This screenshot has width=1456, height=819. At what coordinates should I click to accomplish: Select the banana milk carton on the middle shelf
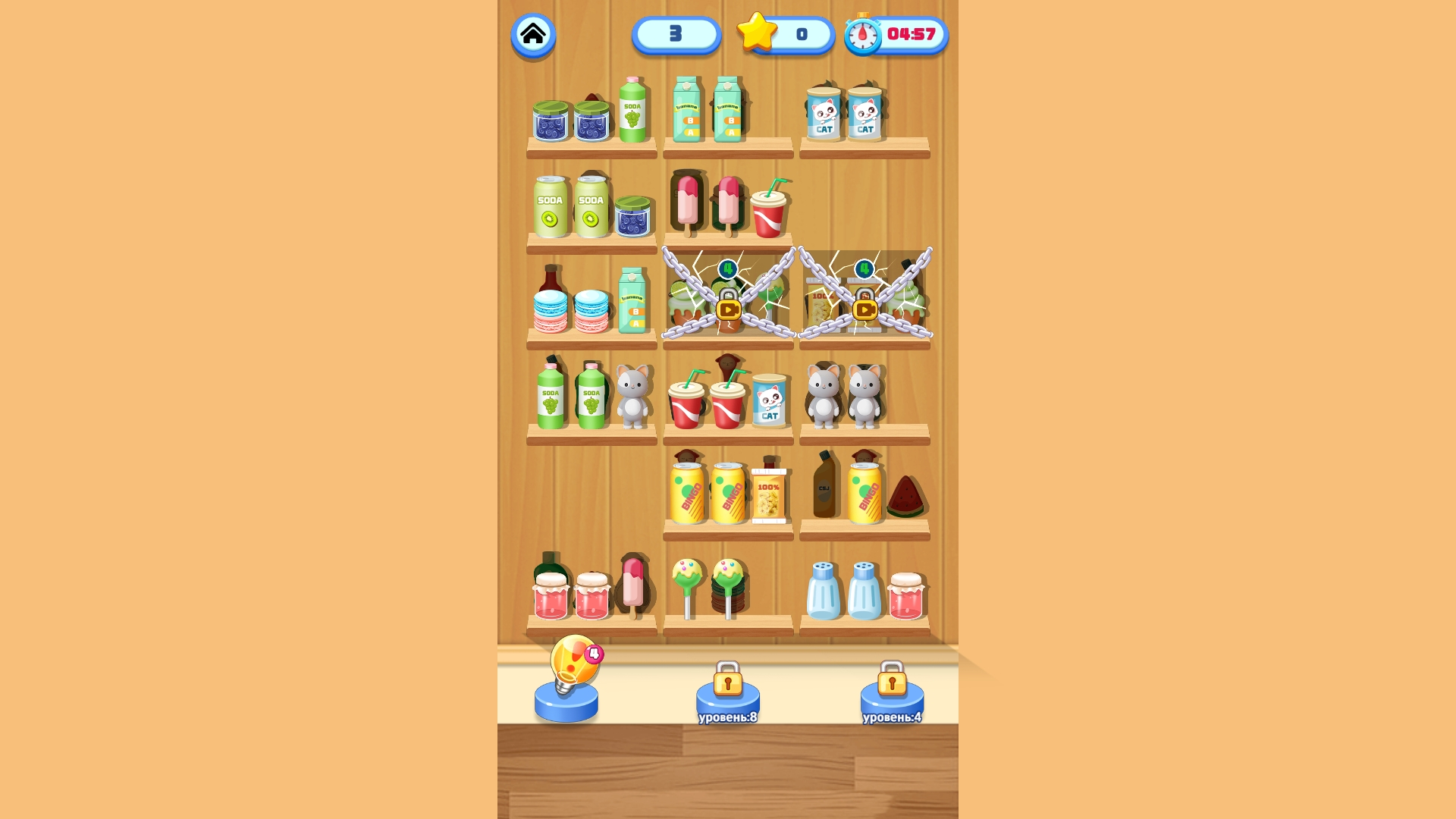(x=634, y=303)
